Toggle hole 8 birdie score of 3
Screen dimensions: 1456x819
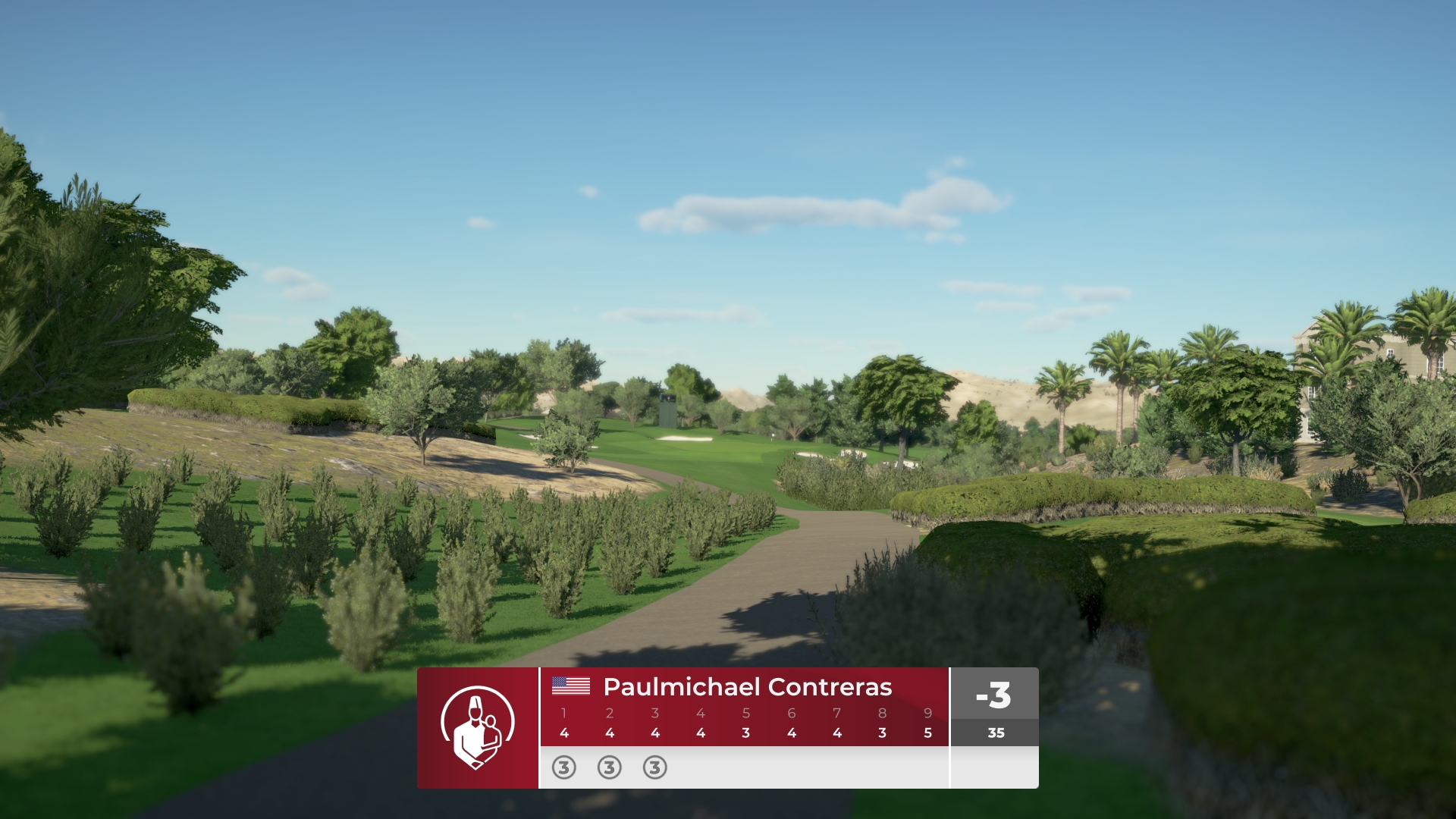[882, 733]
